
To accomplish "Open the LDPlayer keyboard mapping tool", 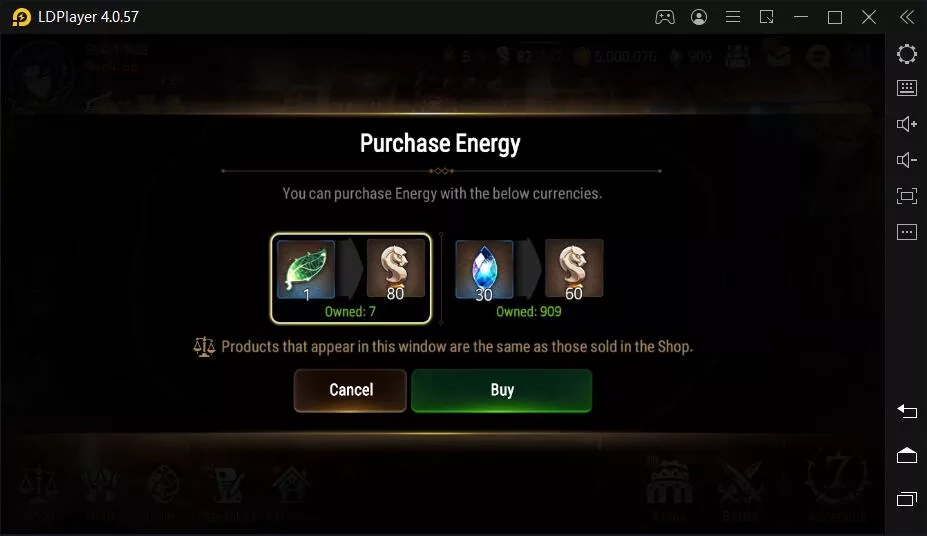I will click(907, 88).
